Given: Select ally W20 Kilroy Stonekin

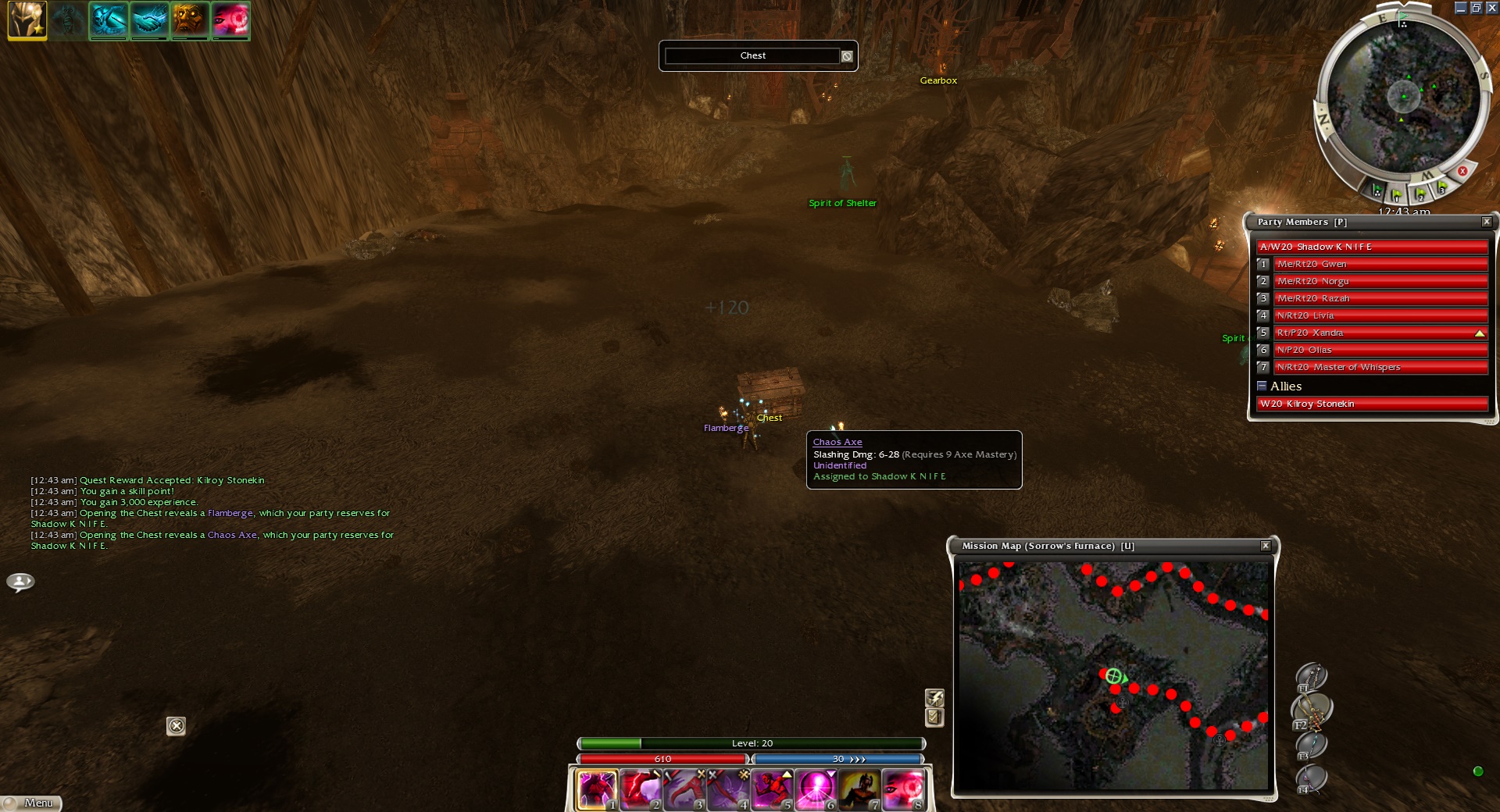Looking at the screenshot, I should coord(1371,404).
